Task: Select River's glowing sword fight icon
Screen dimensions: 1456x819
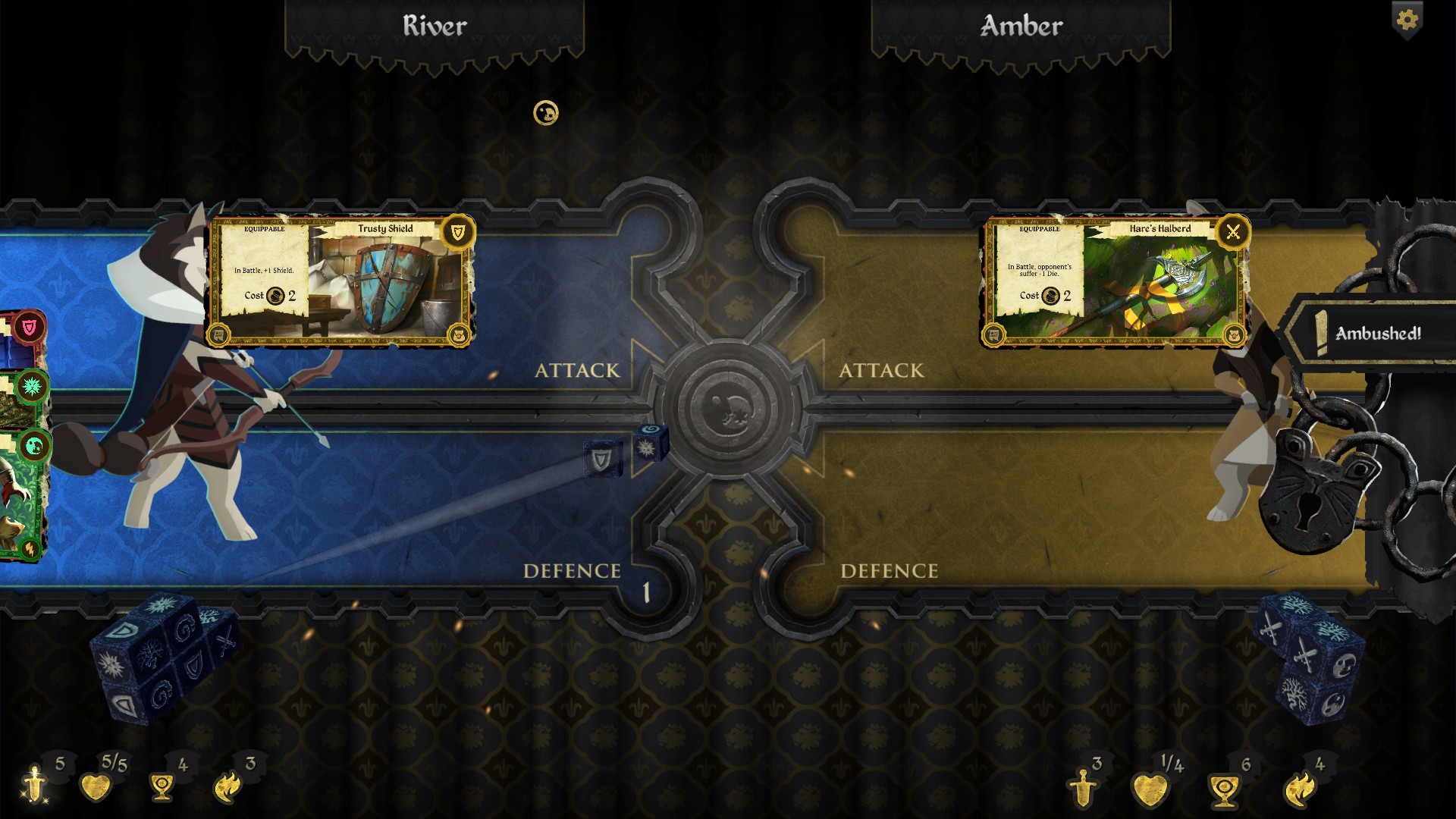Action: pyautogui.click(x=35, y=784)
